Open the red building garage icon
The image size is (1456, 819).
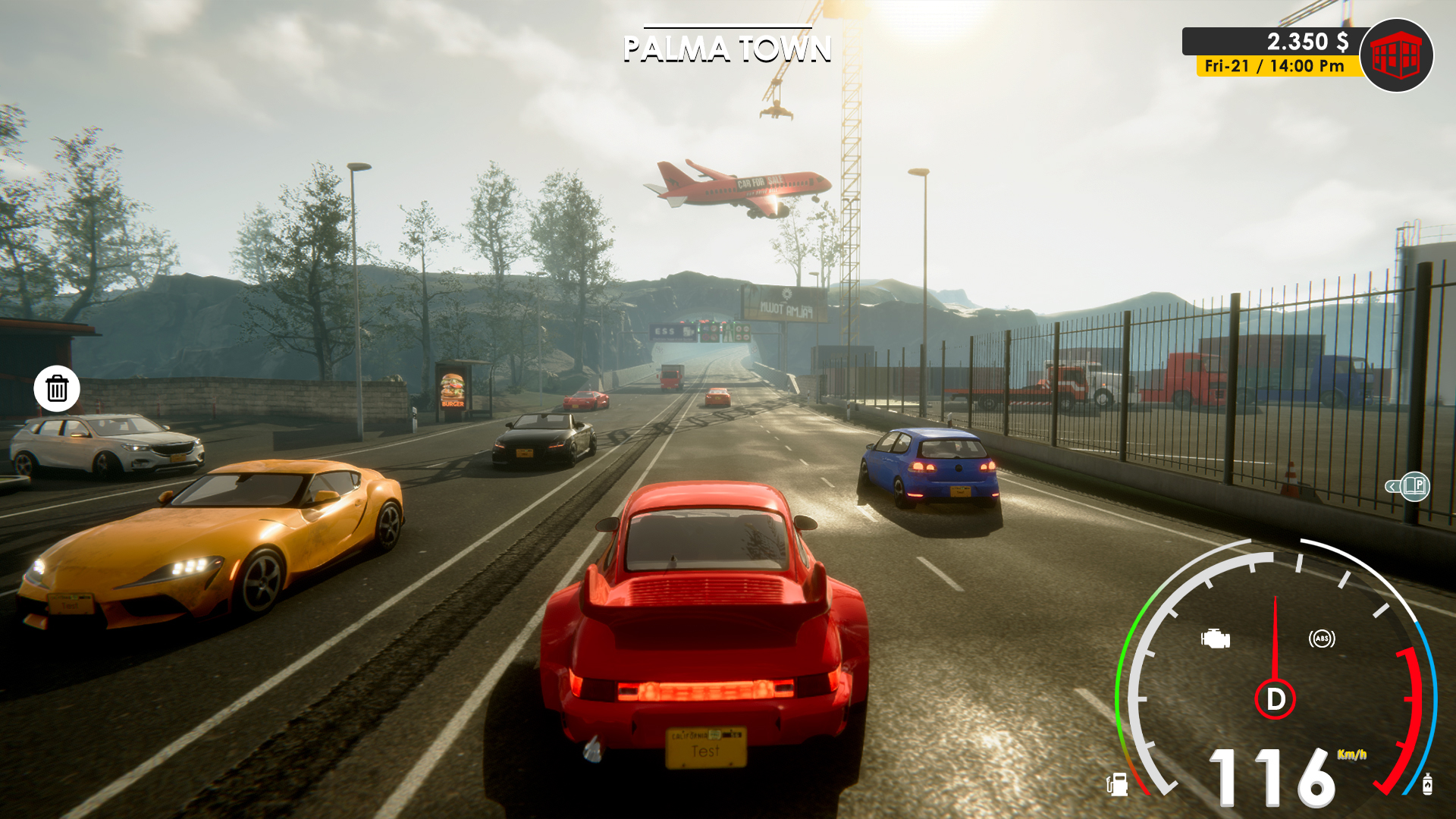point(1396,55)
